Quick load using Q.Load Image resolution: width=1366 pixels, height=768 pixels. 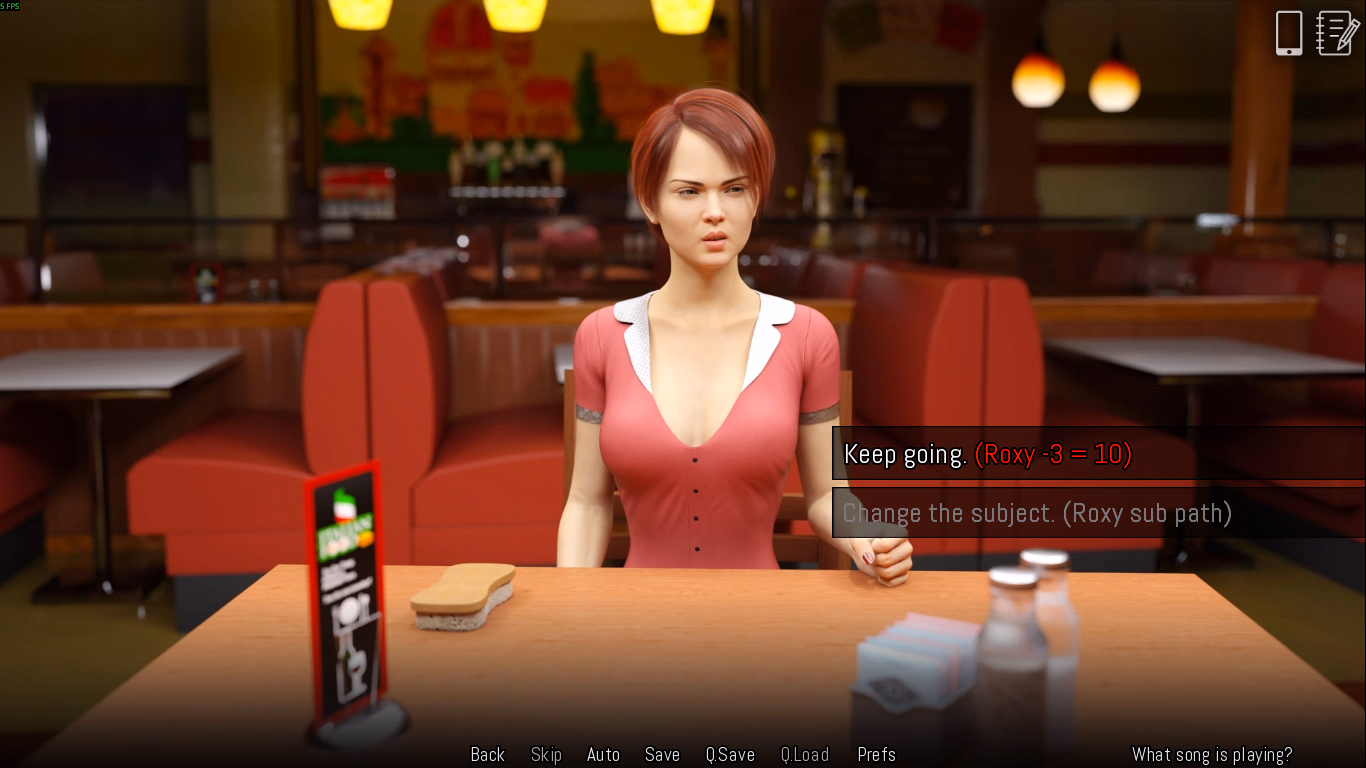point(805,755)
